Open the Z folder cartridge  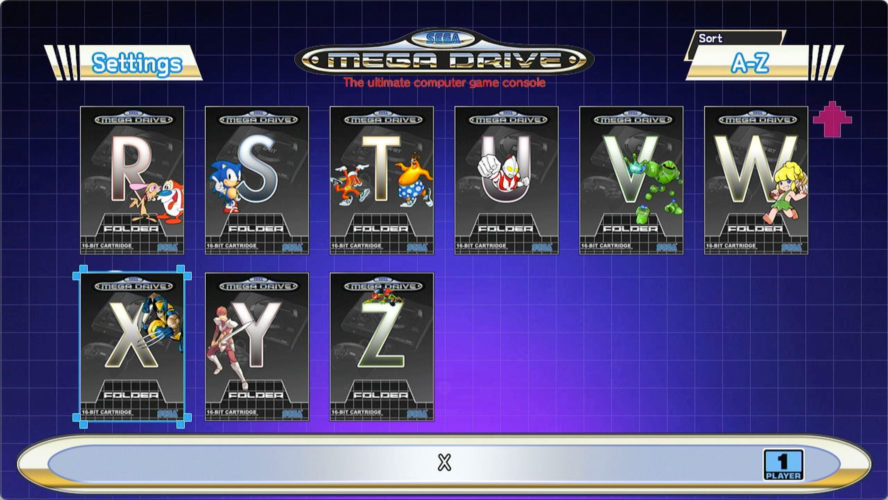click(382, 346)
